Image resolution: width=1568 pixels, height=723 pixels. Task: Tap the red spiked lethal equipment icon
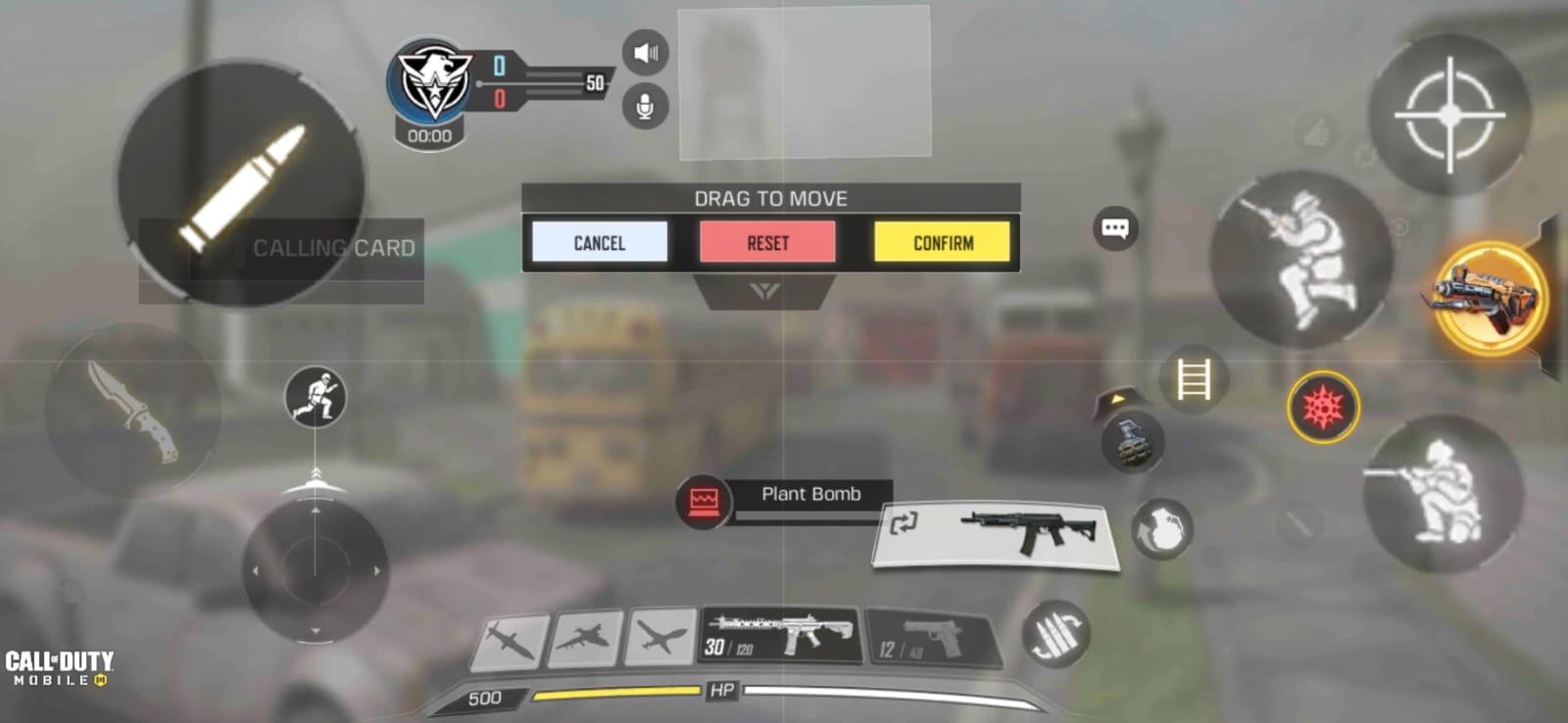[x=1325, y=408]
